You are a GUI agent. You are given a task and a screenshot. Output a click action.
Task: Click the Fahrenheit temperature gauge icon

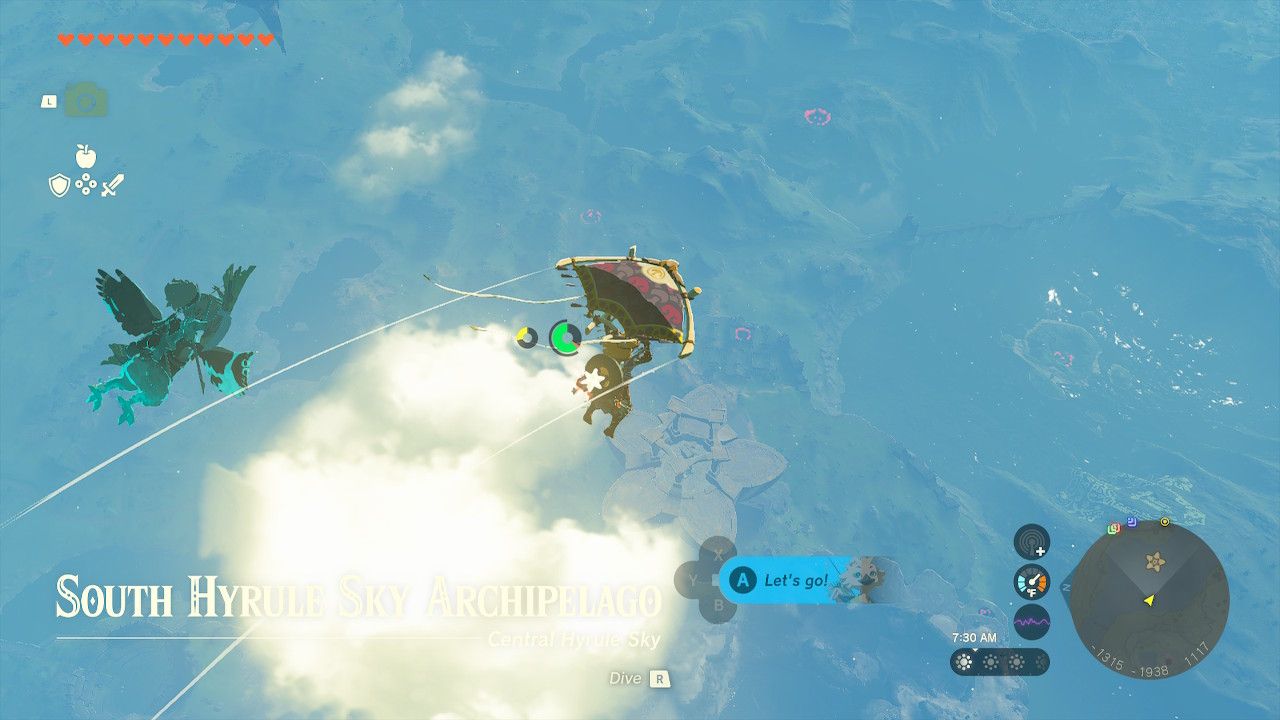[x=1032, y=582]
